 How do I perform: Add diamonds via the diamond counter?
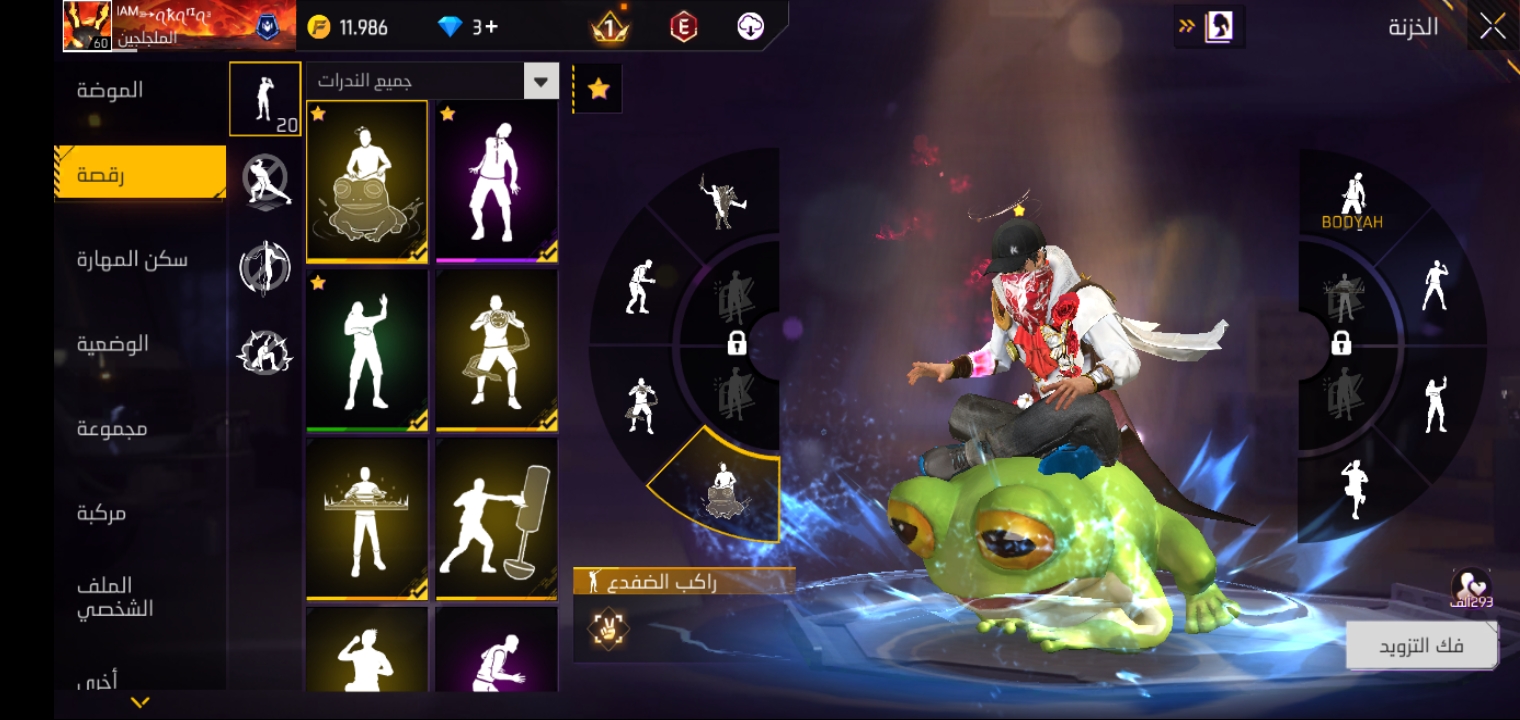click(x=468, y=27)
